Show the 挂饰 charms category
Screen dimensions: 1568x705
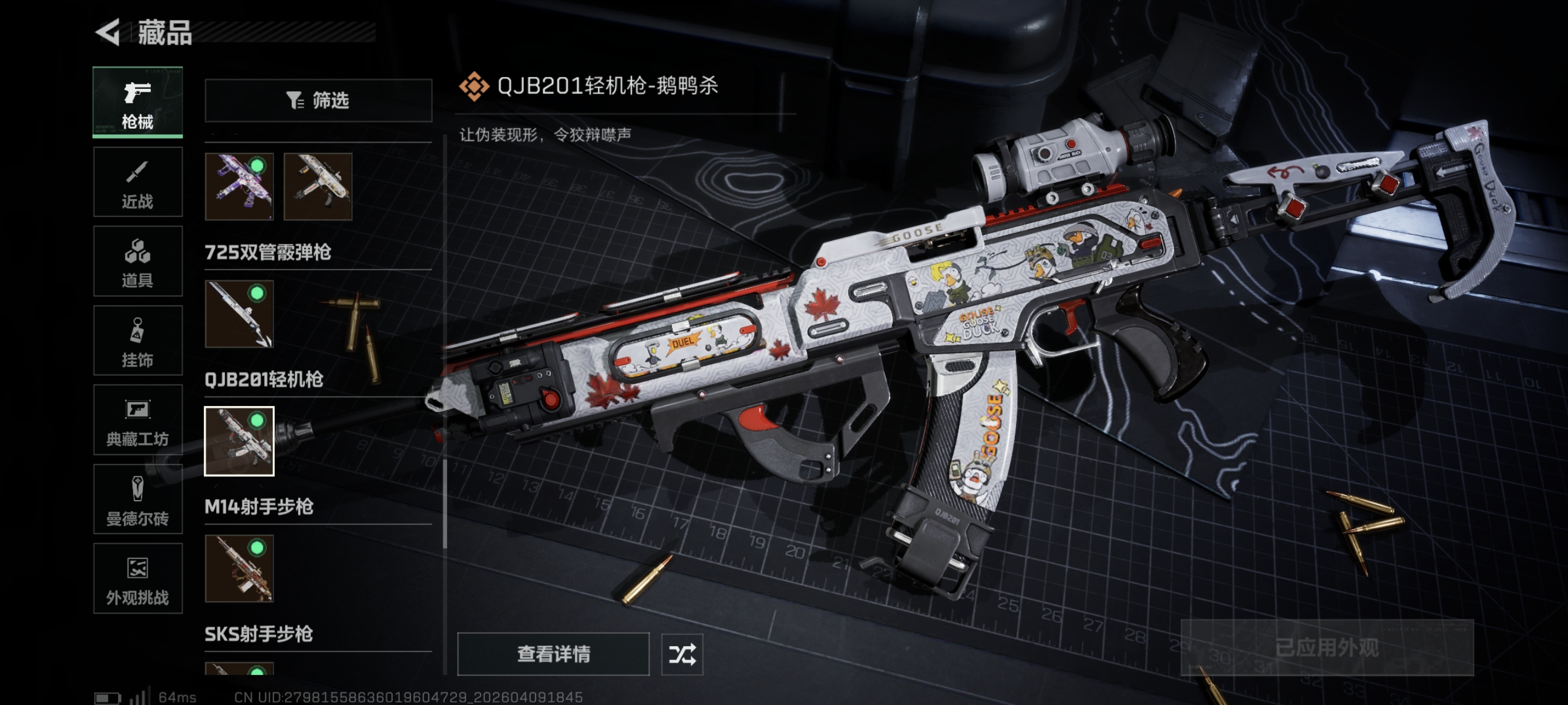pyautogui.click(x=137, y=340)
